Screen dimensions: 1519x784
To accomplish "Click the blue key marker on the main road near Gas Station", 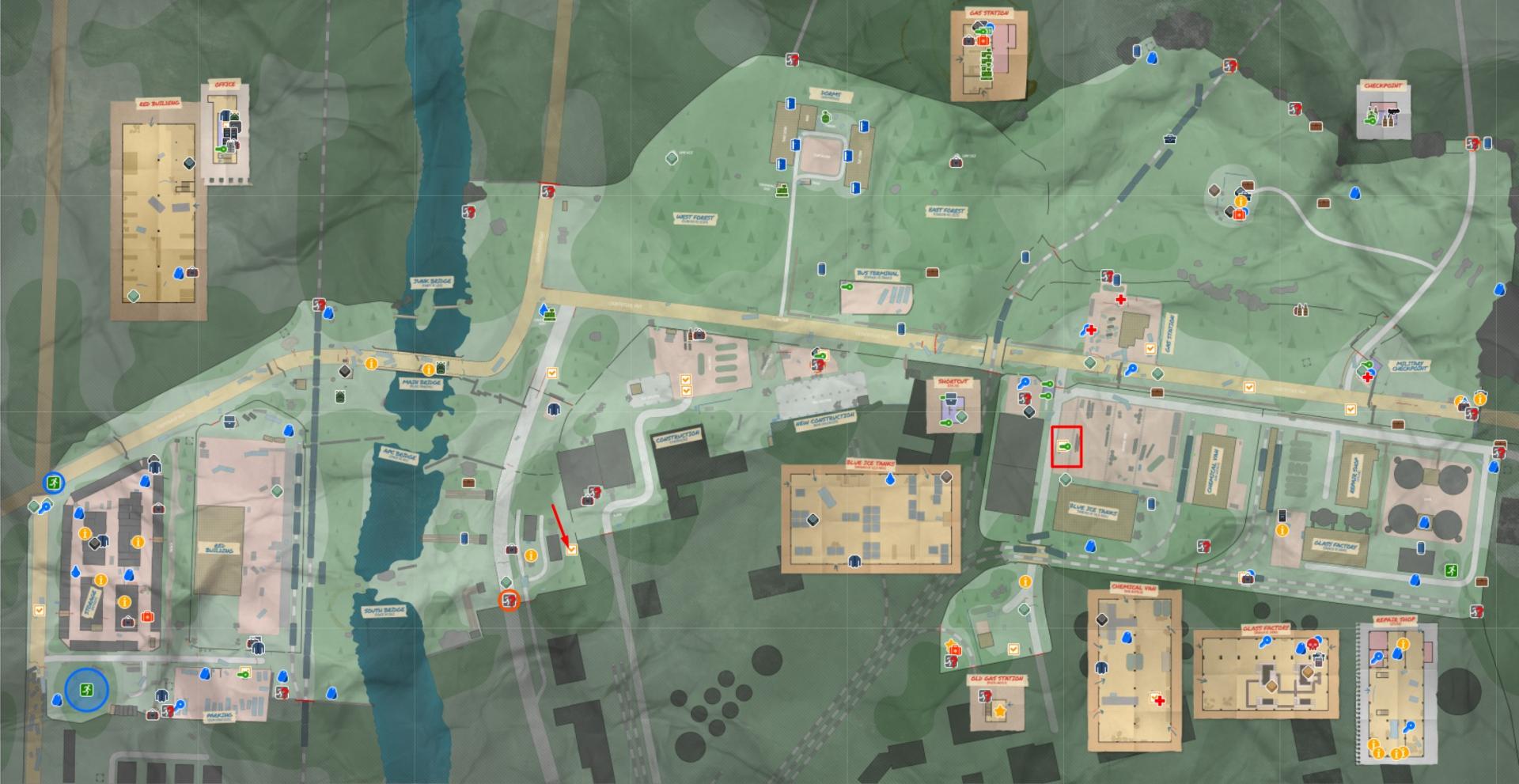I will point(1131,370).
